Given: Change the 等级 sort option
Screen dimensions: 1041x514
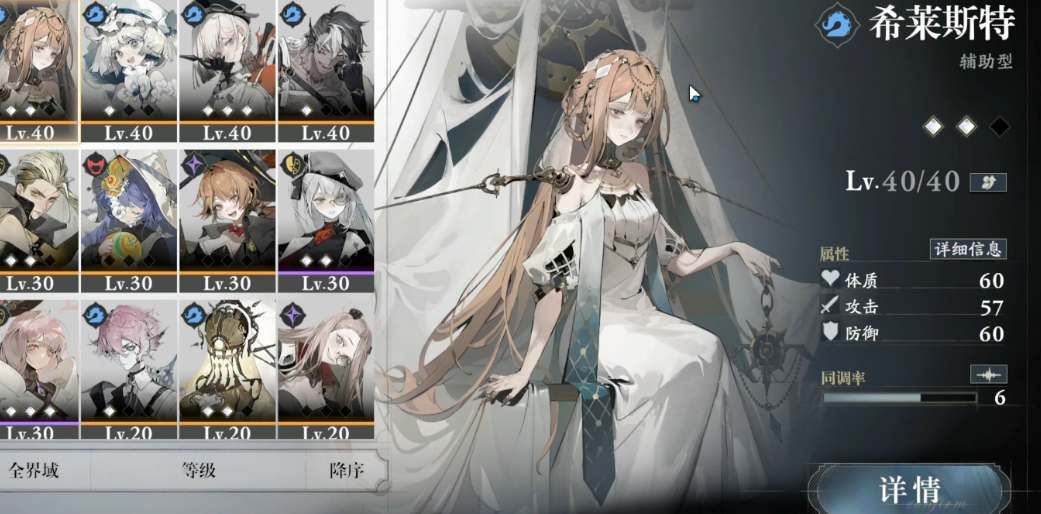Looking at the screenshot, I should point(199,470).
